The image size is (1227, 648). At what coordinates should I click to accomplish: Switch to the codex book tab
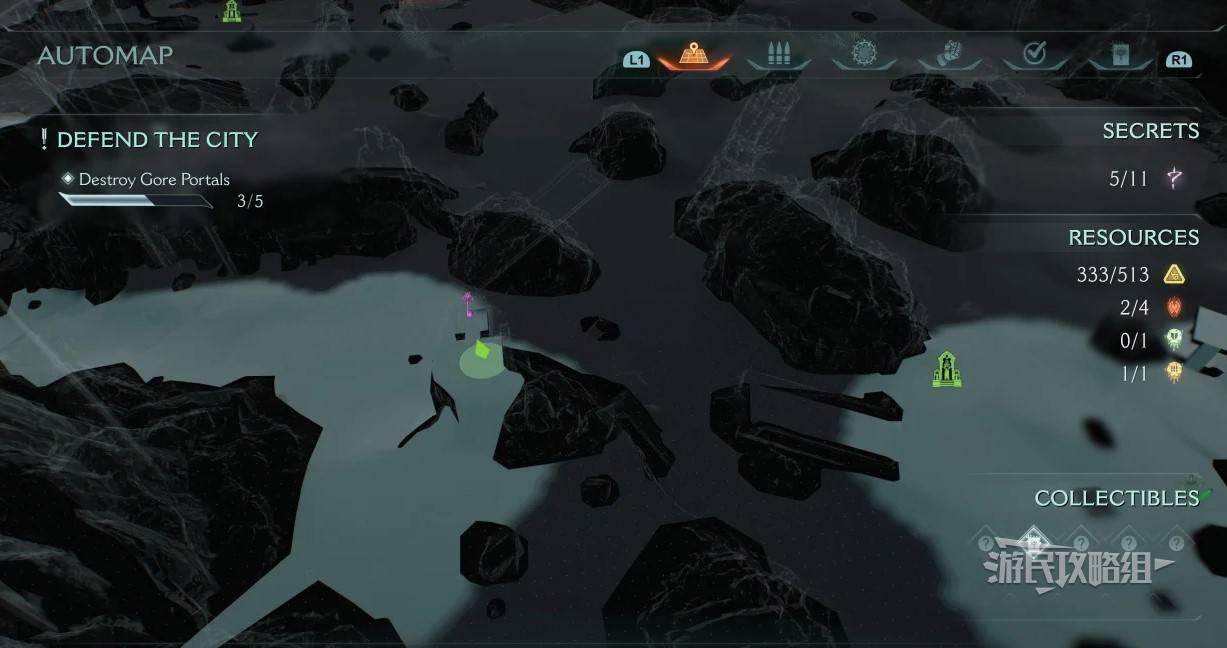[x=1120, y=55]
